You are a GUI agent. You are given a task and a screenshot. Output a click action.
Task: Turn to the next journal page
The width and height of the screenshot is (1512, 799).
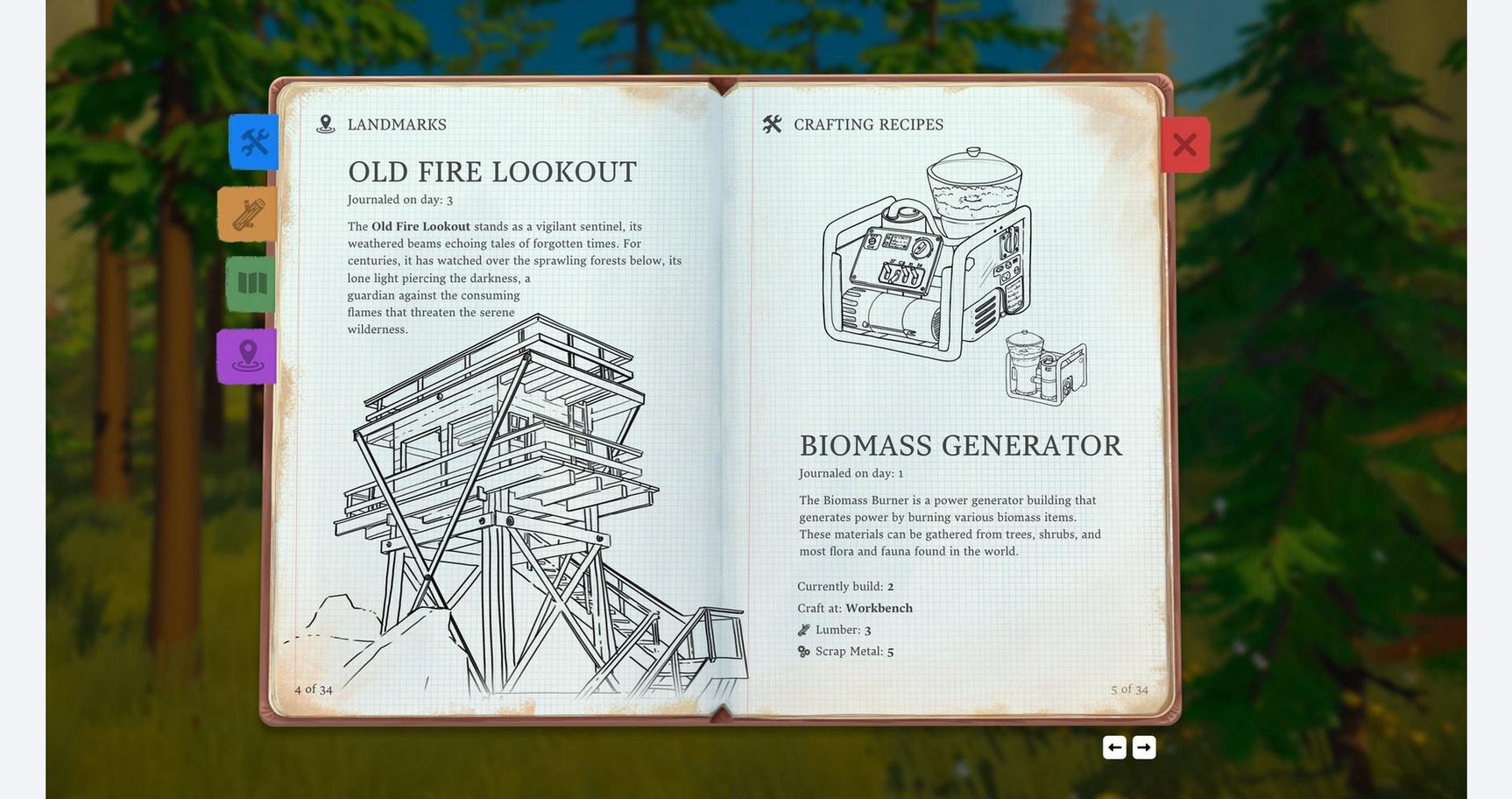point(1144,747)
